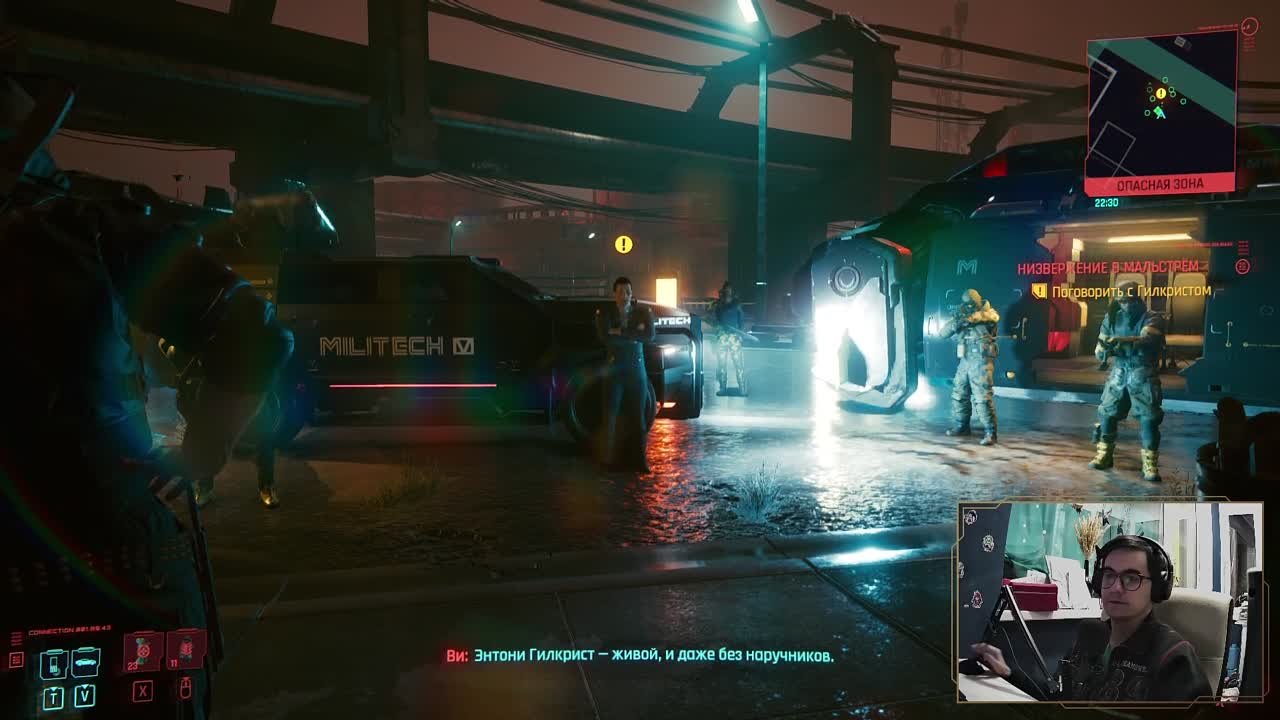Toggle the T keybind prompt under the phone icon
The height and width of the screenshot is (720, 1280).
pos(53,697)
